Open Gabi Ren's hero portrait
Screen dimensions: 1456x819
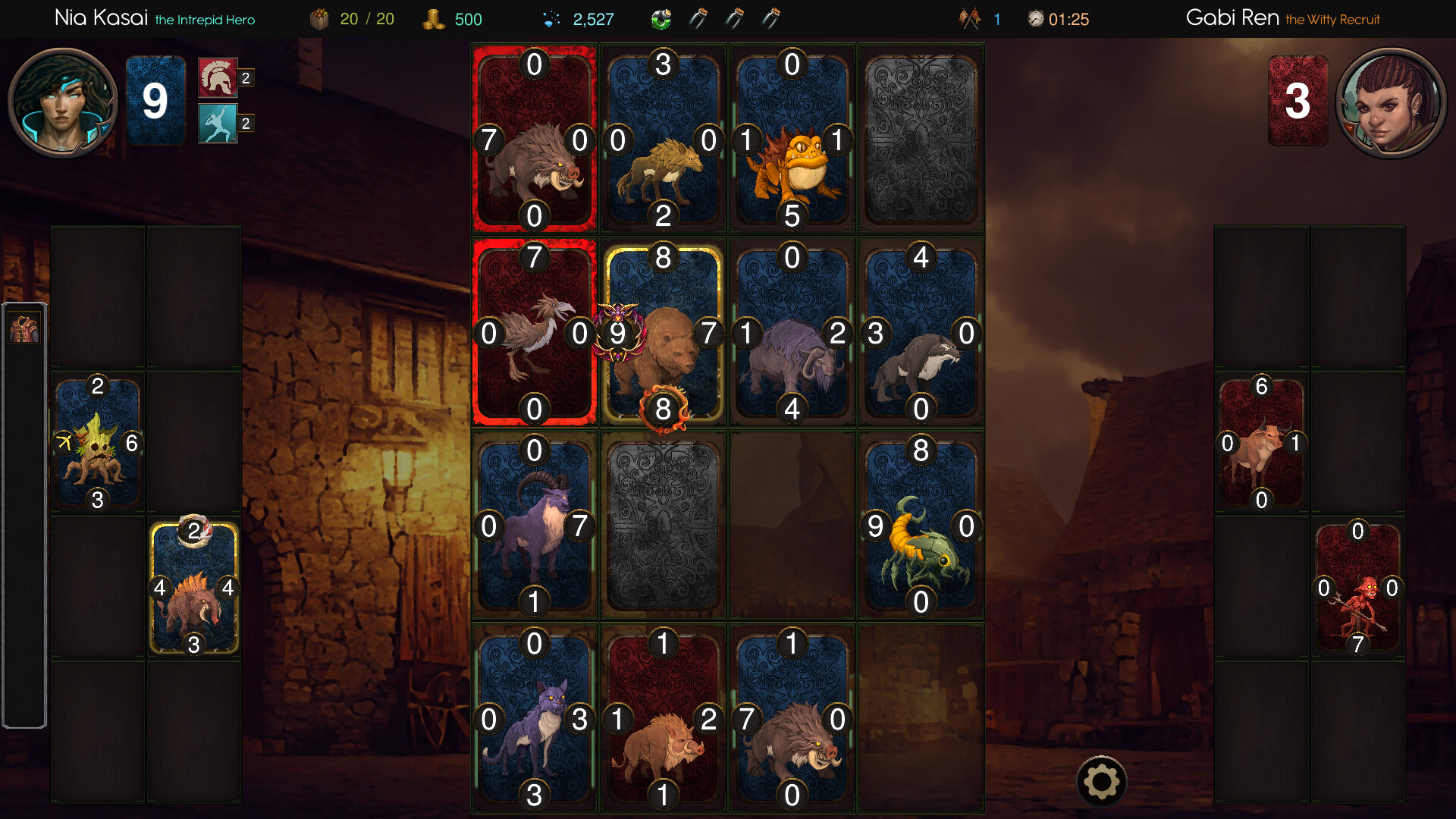point(1392,102)
